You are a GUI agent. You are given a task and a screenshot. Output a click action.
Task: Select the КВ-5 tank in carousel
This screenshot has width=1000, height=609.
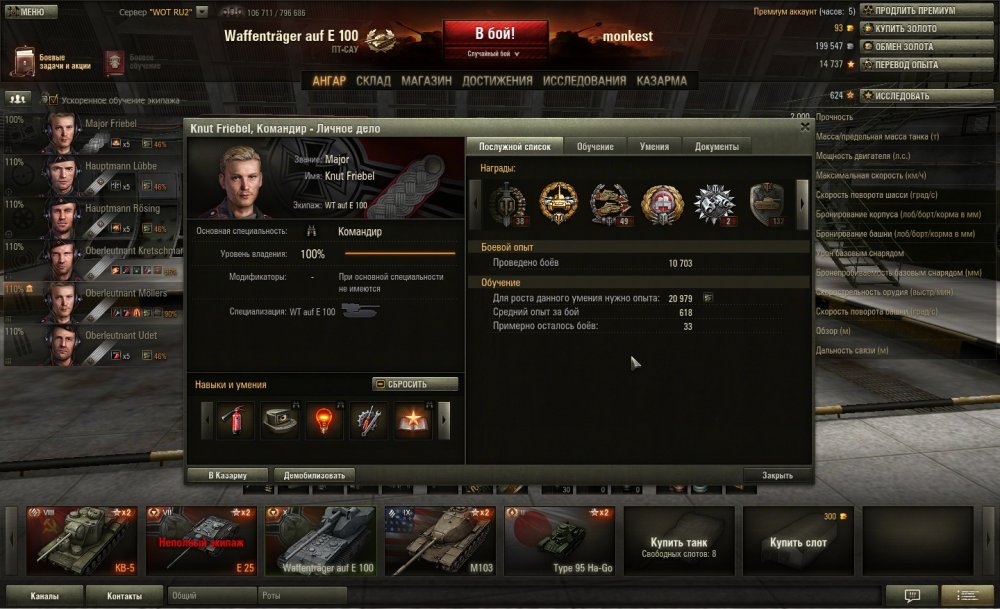82,541
